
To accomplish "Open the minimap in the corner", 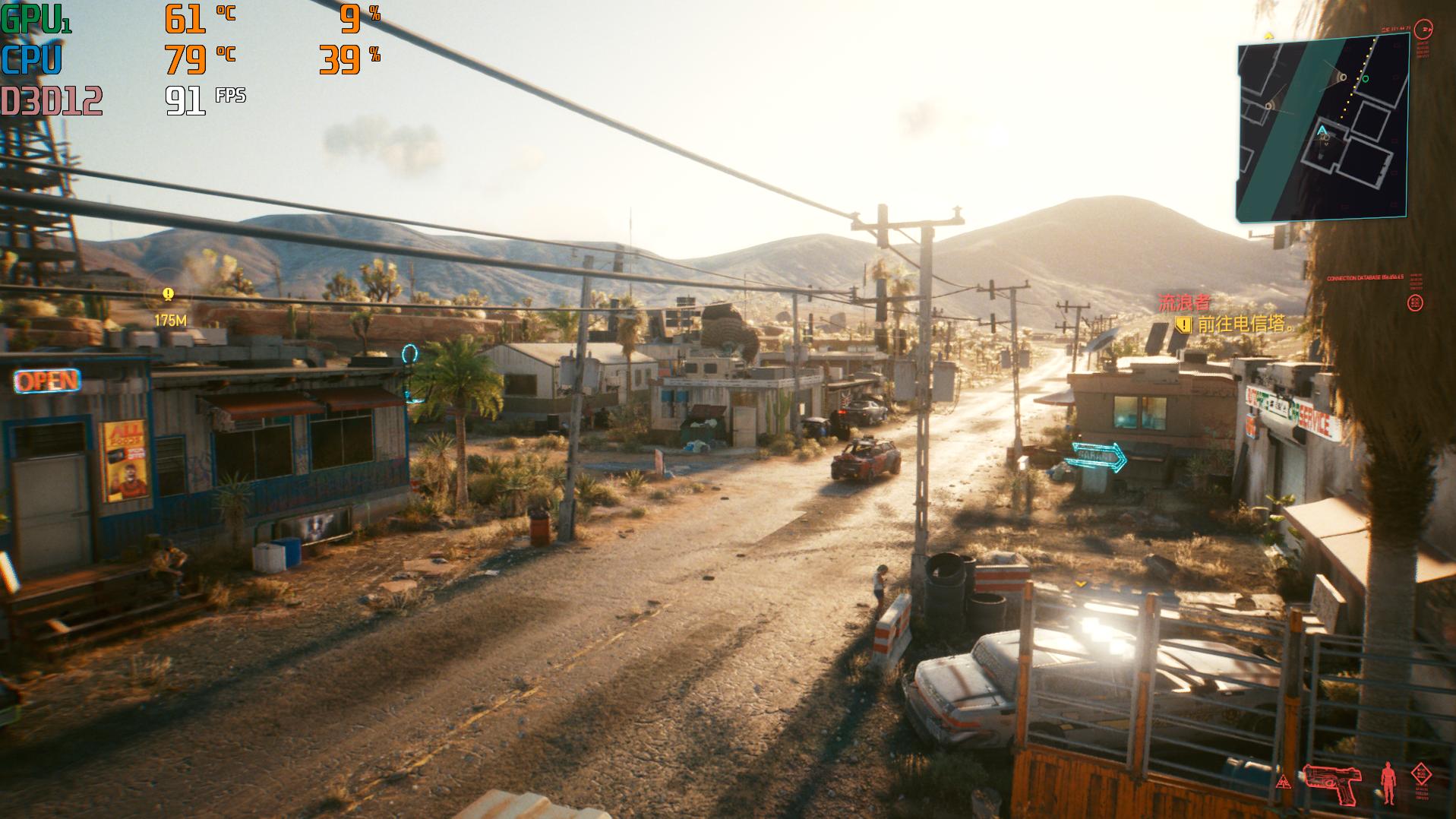I will tap(1322, 128).
